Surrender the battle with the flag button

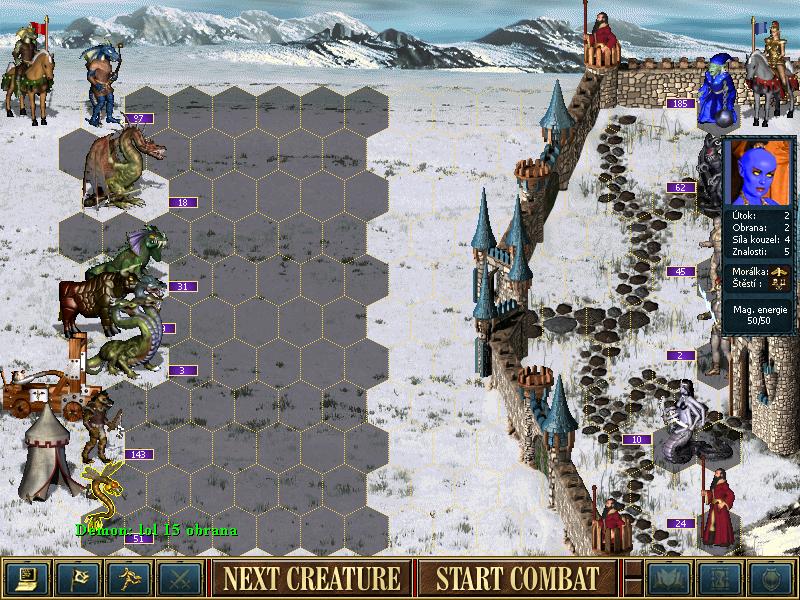coord(77,578)
